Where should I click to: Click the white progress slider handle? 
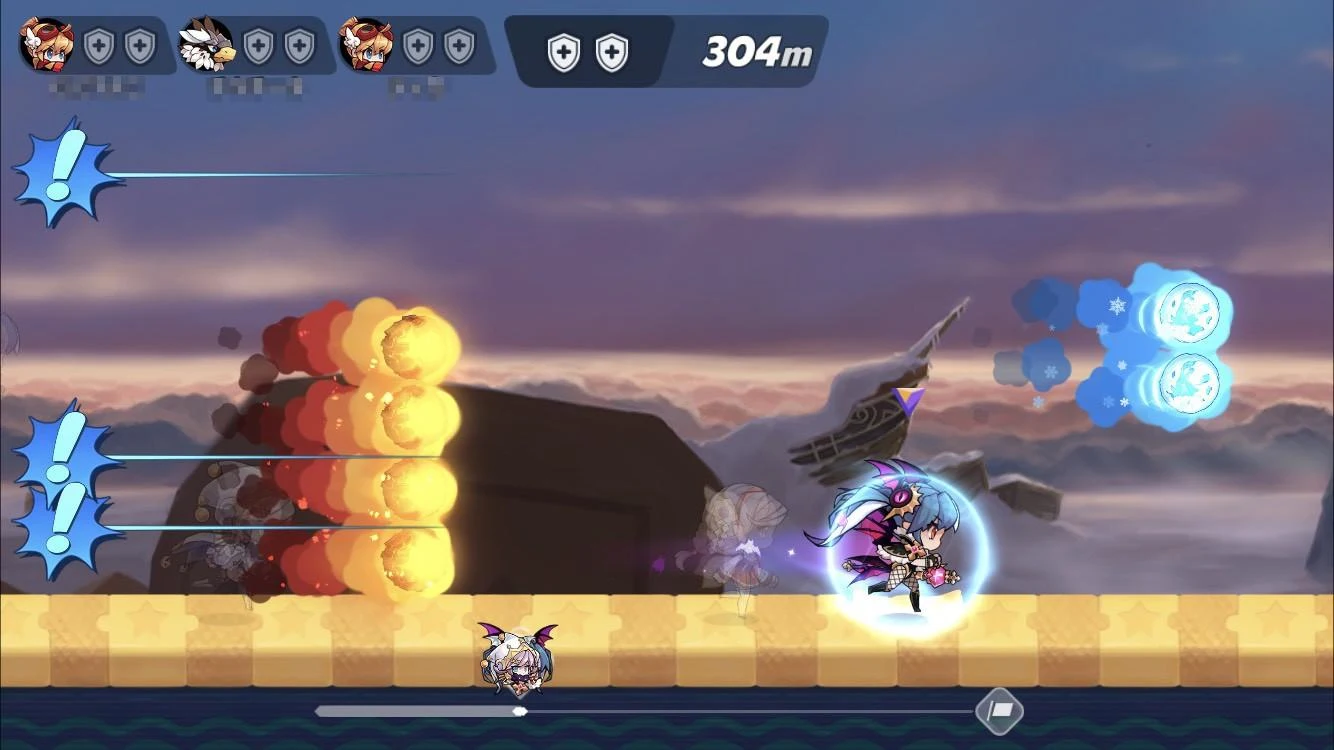520,711
